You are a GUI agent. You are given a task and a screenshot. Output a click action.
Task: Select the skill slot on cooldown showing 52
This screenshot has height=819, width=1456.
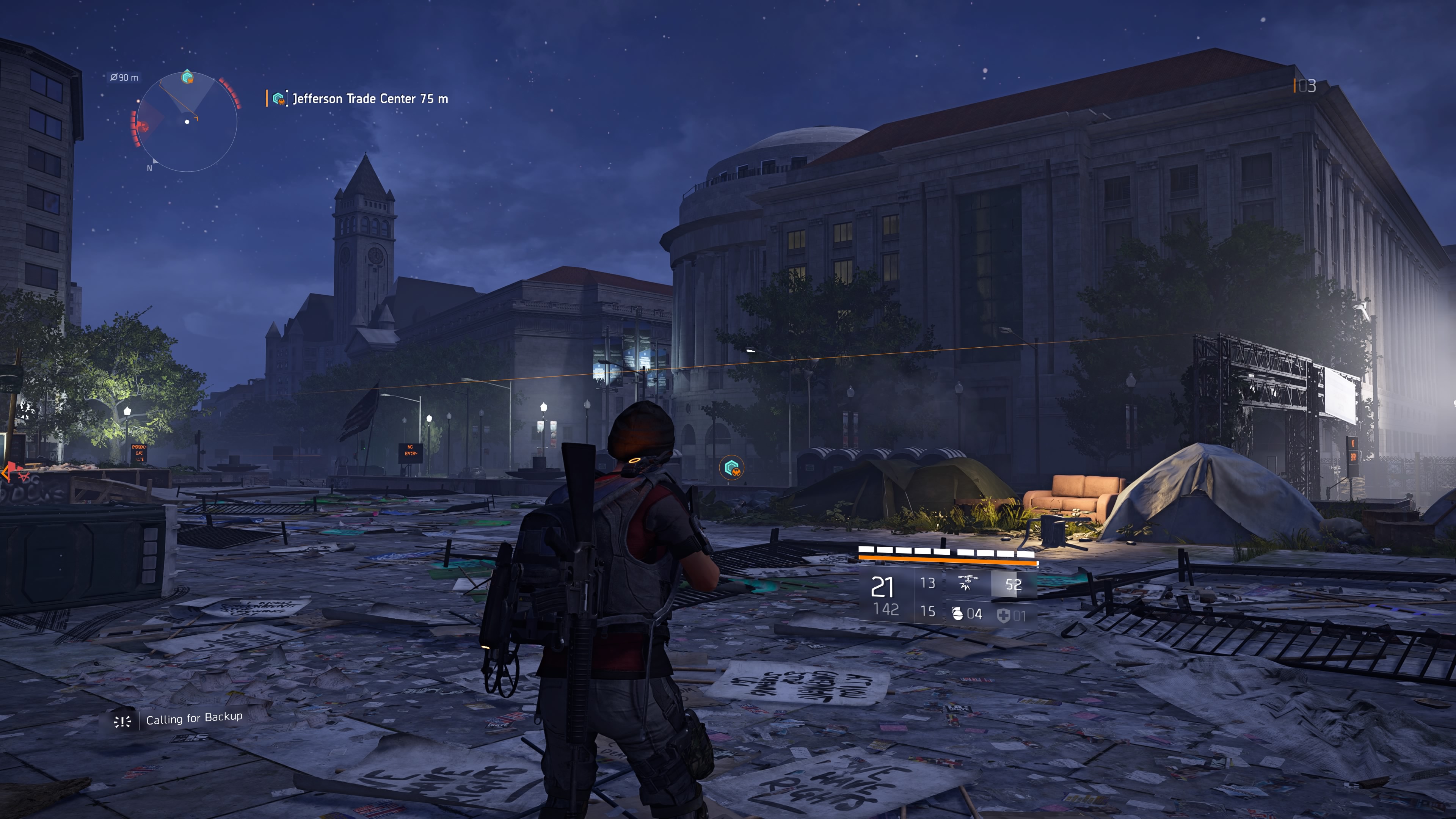coord(1013,584)
